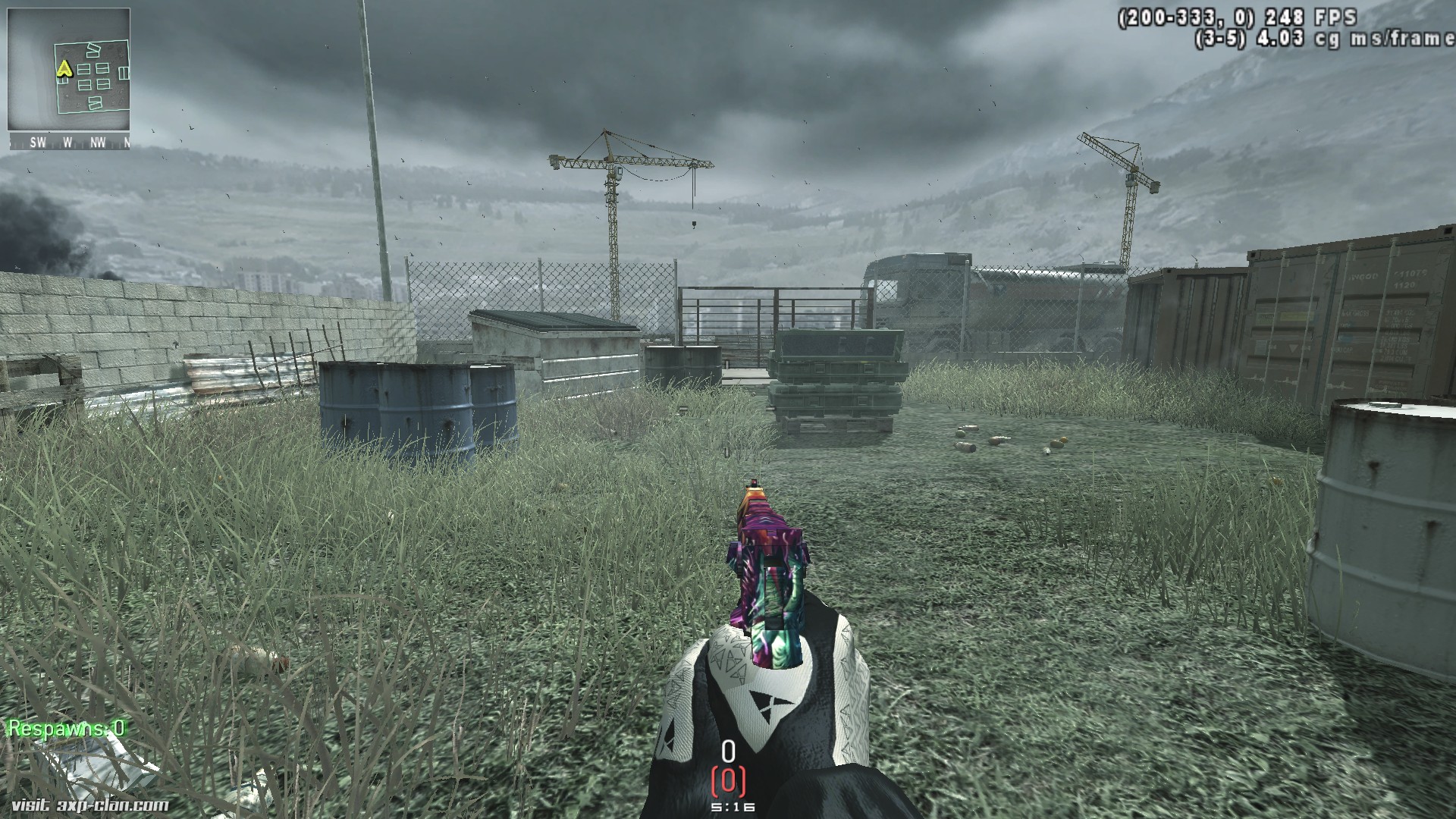Select the yellow player arrow on the minimap

pyautogui.click(x=64, y=69)
